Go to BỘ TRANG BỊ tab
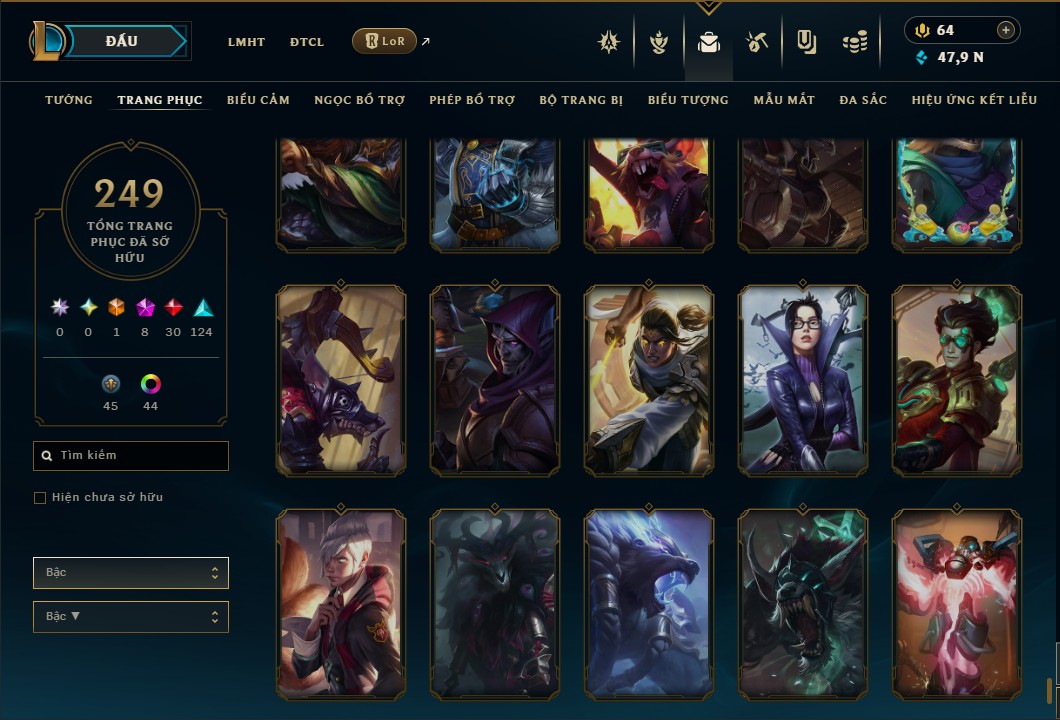Screen dimensions: 1060x720 coord(581,100)
